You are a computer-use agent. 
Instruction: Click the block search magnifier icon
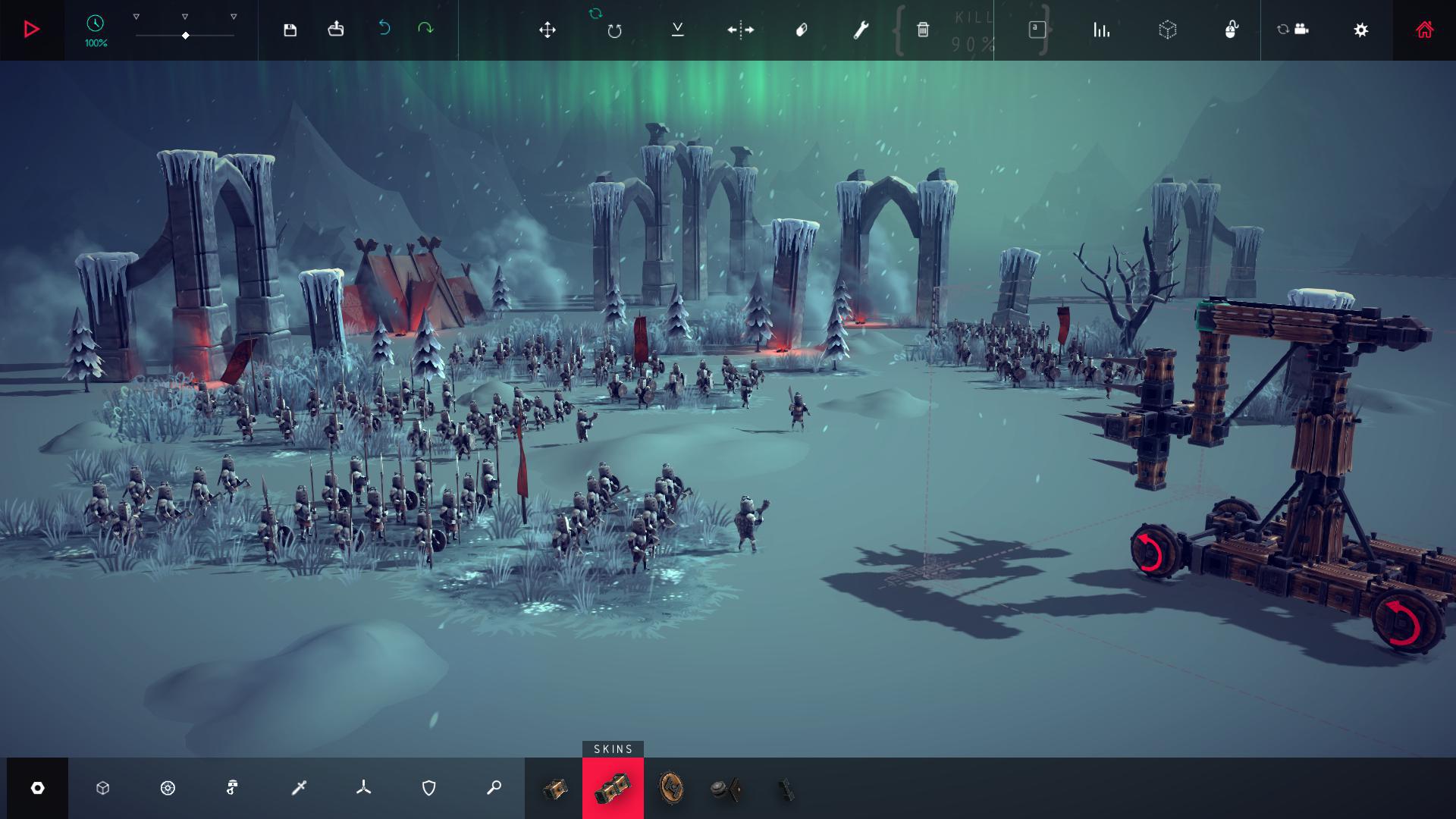pos(494,789)
